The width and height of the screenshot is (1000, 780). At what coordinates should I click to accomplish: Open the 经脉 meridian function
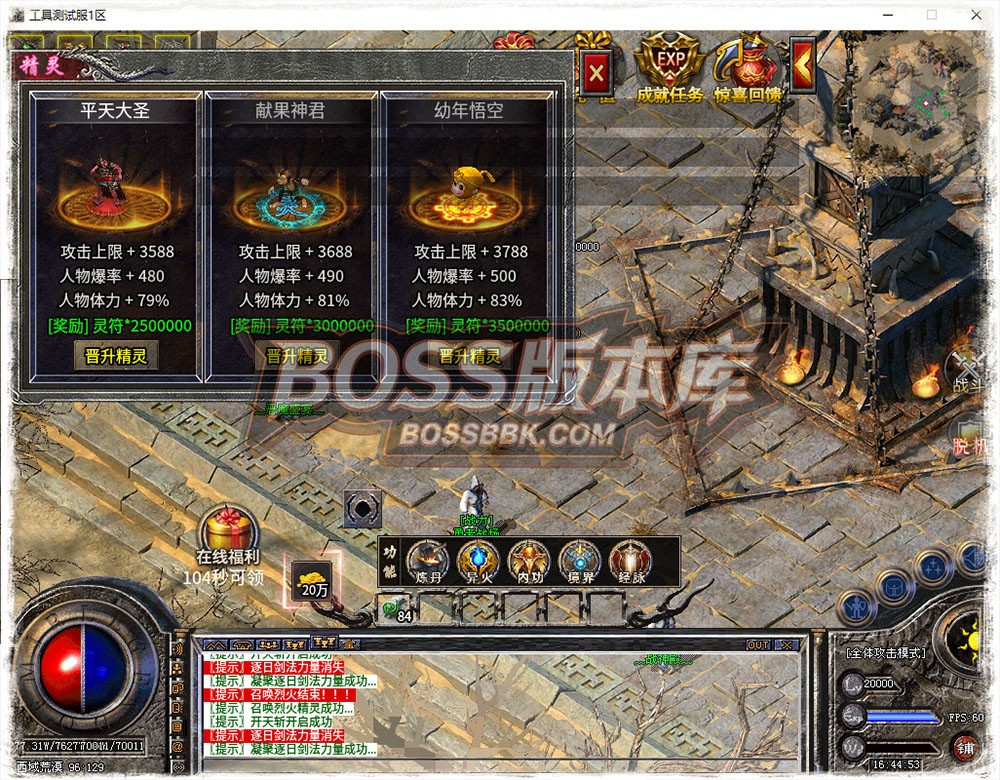630,561
